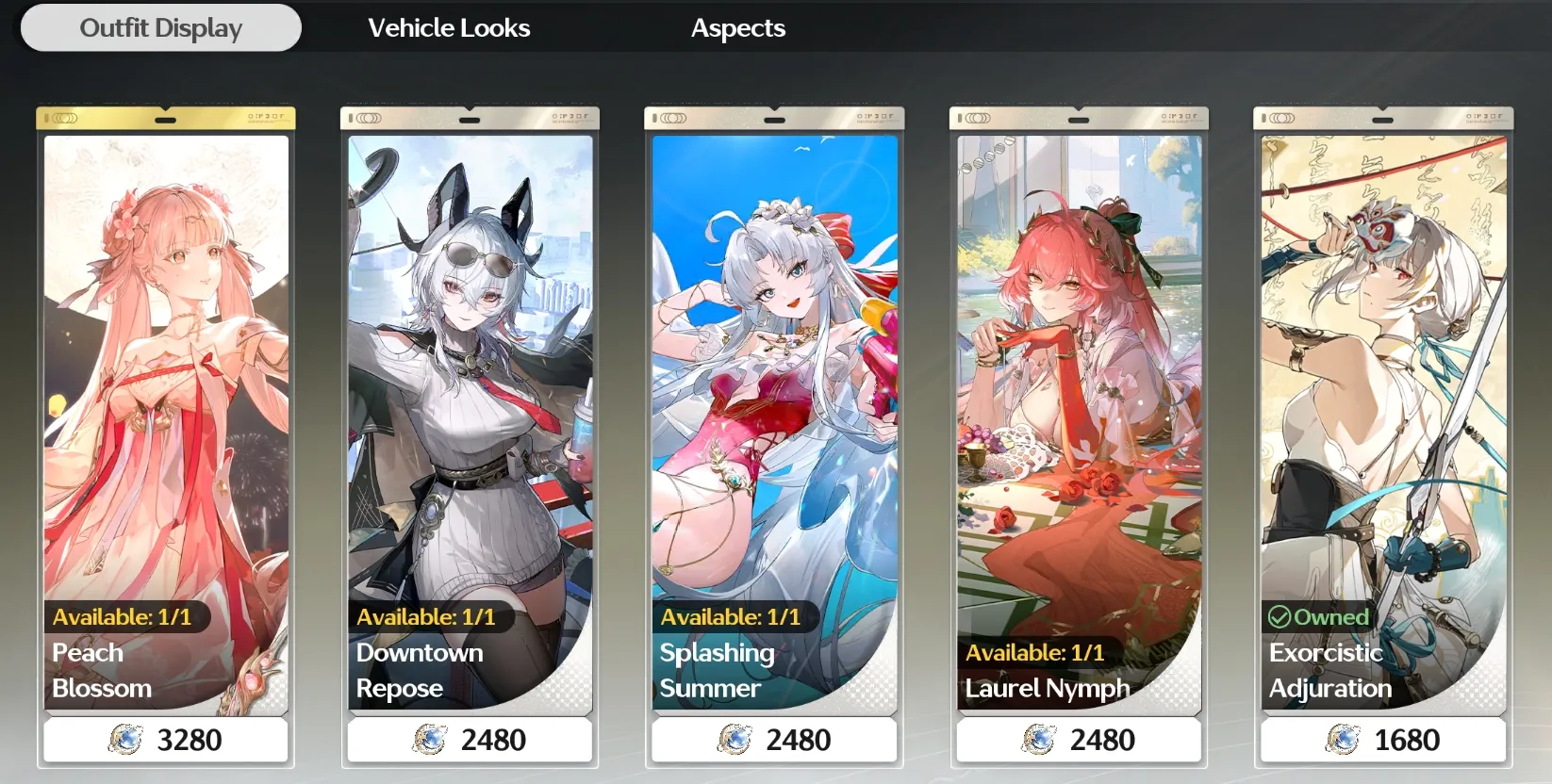1552x784 pixels.
Task: Select the Peach Blossom outfit artwork
Action: 166,377
